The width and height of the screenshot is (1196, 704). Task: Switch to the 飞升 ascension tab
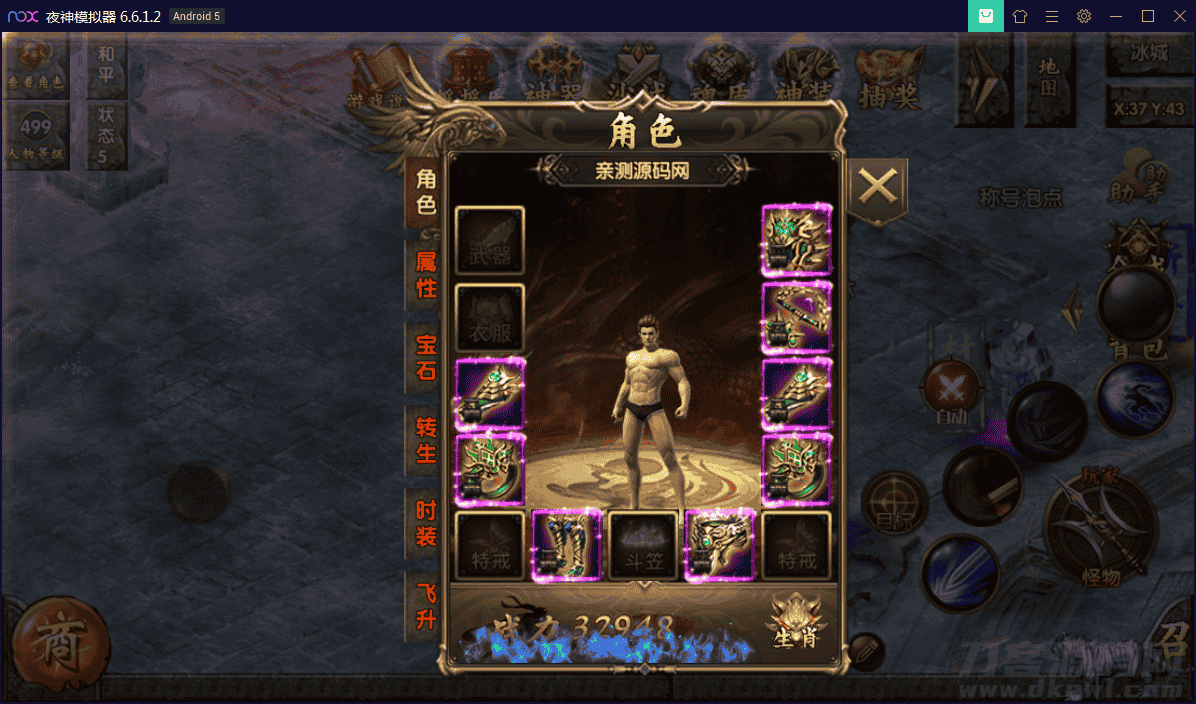pyautogui.click(x=426, y=606)
